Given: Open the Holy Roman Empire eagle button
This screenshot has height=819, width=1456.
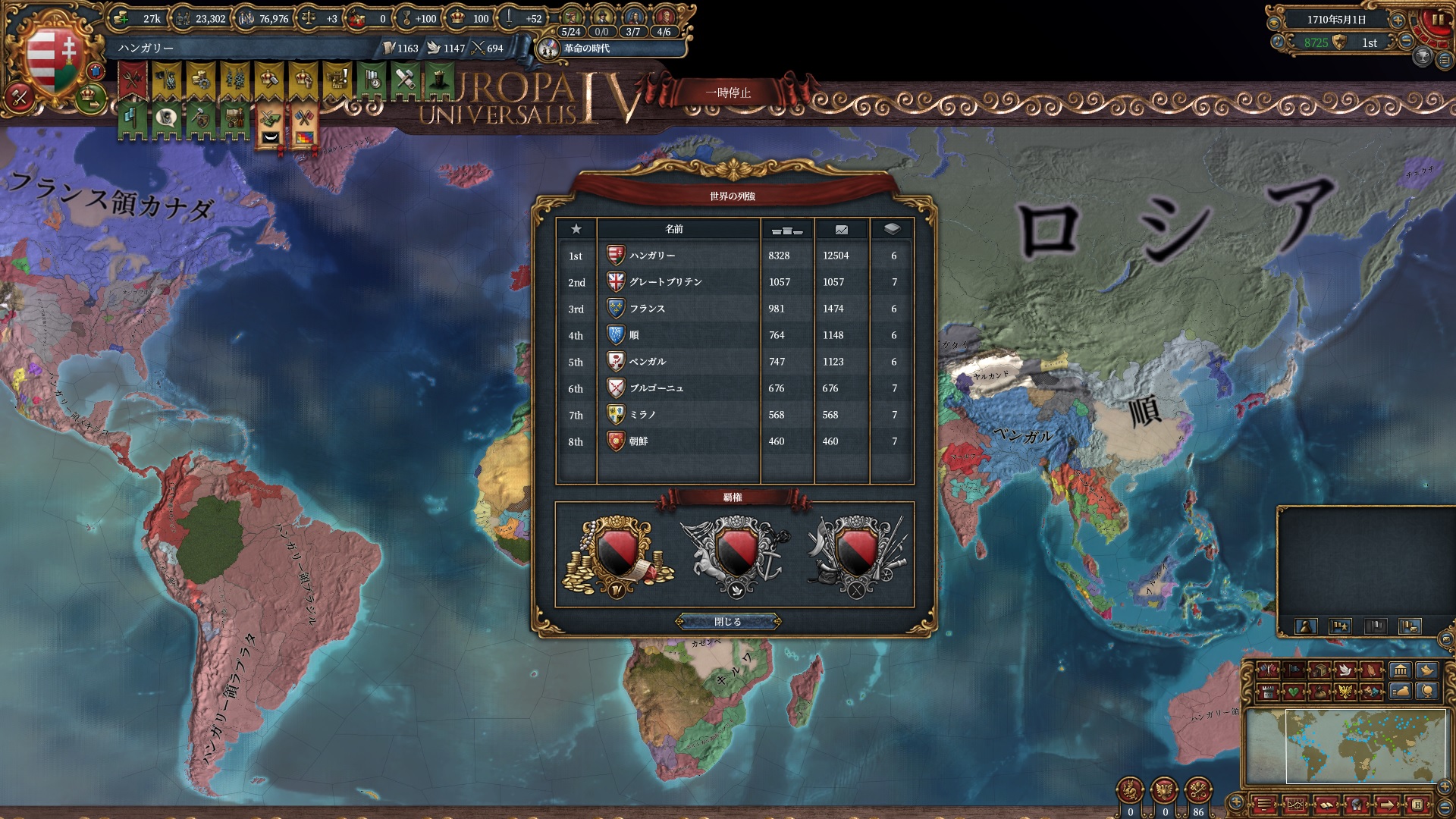Looking at the screenshot, I should (1164, 791).
